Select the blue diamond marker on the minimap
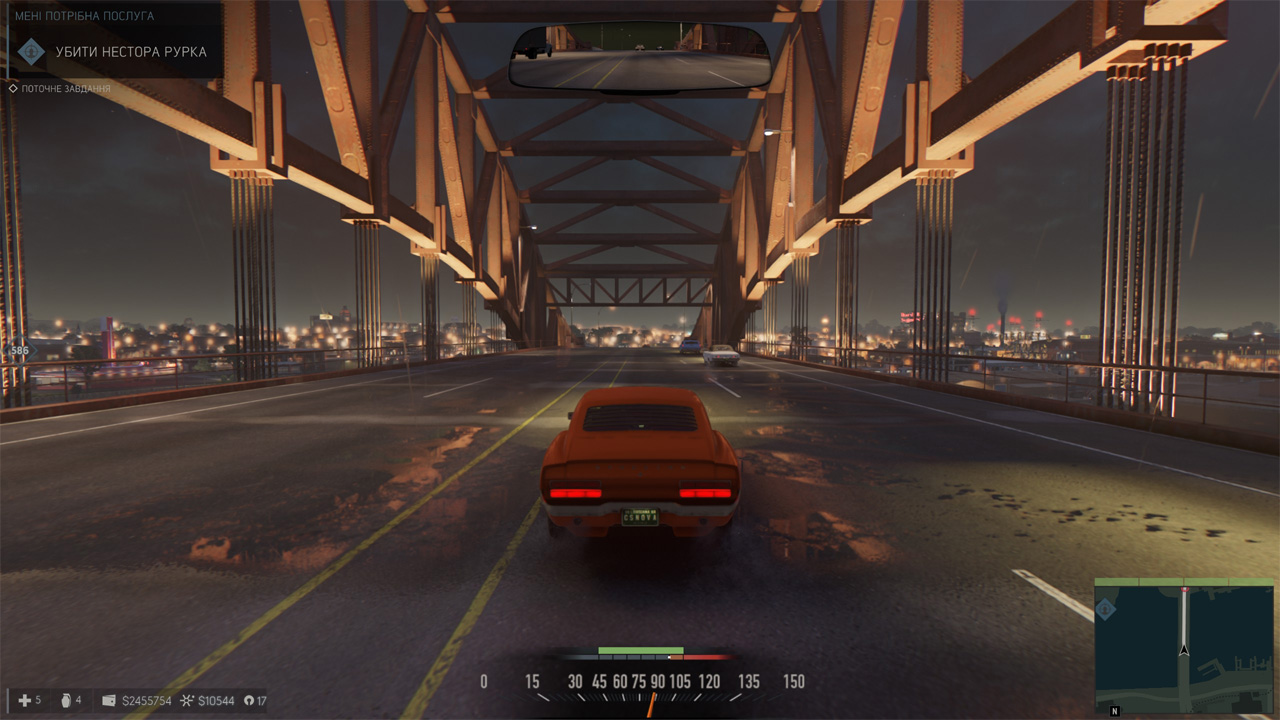Screen dimensions: 1280x720 click(1108, 609)
